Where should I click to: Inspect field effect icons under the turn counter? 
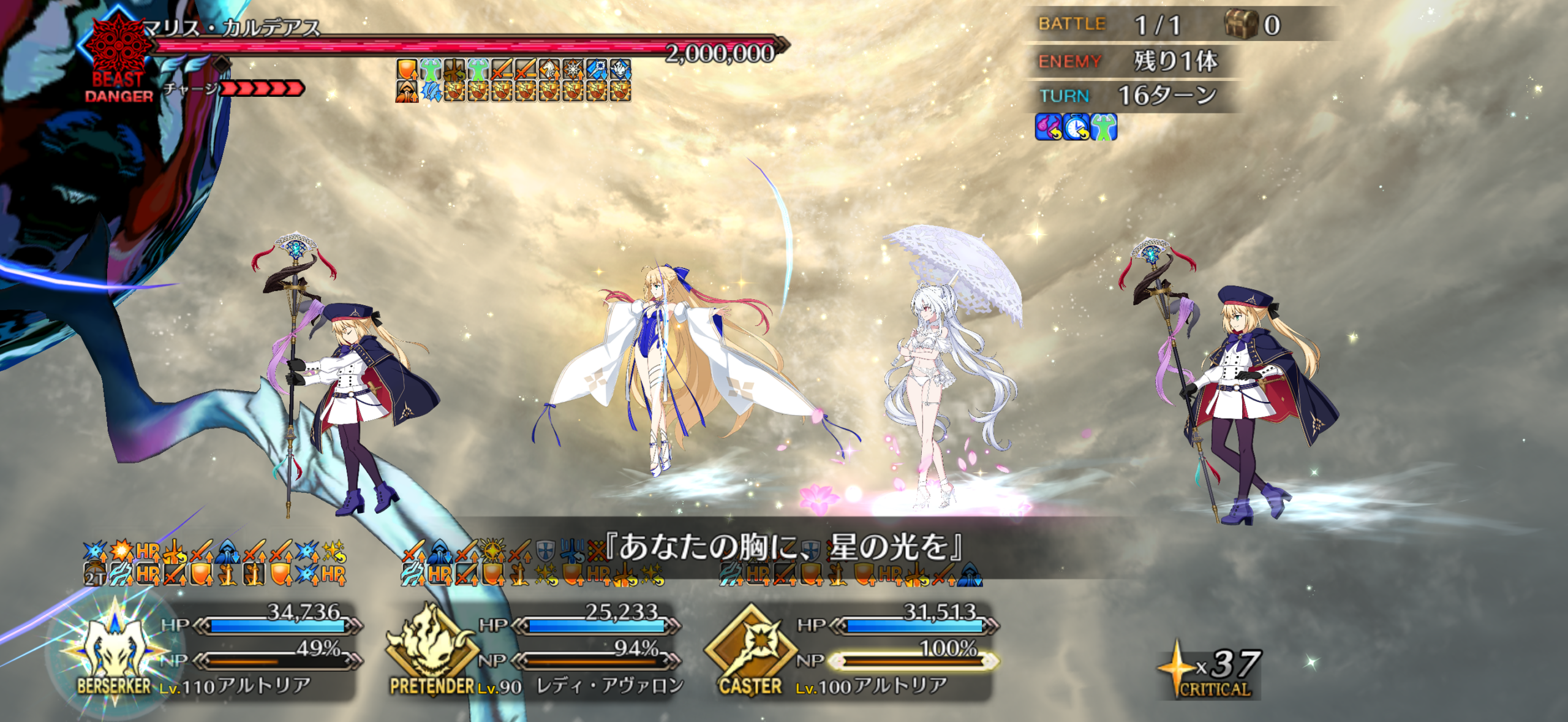point(1076,127)
